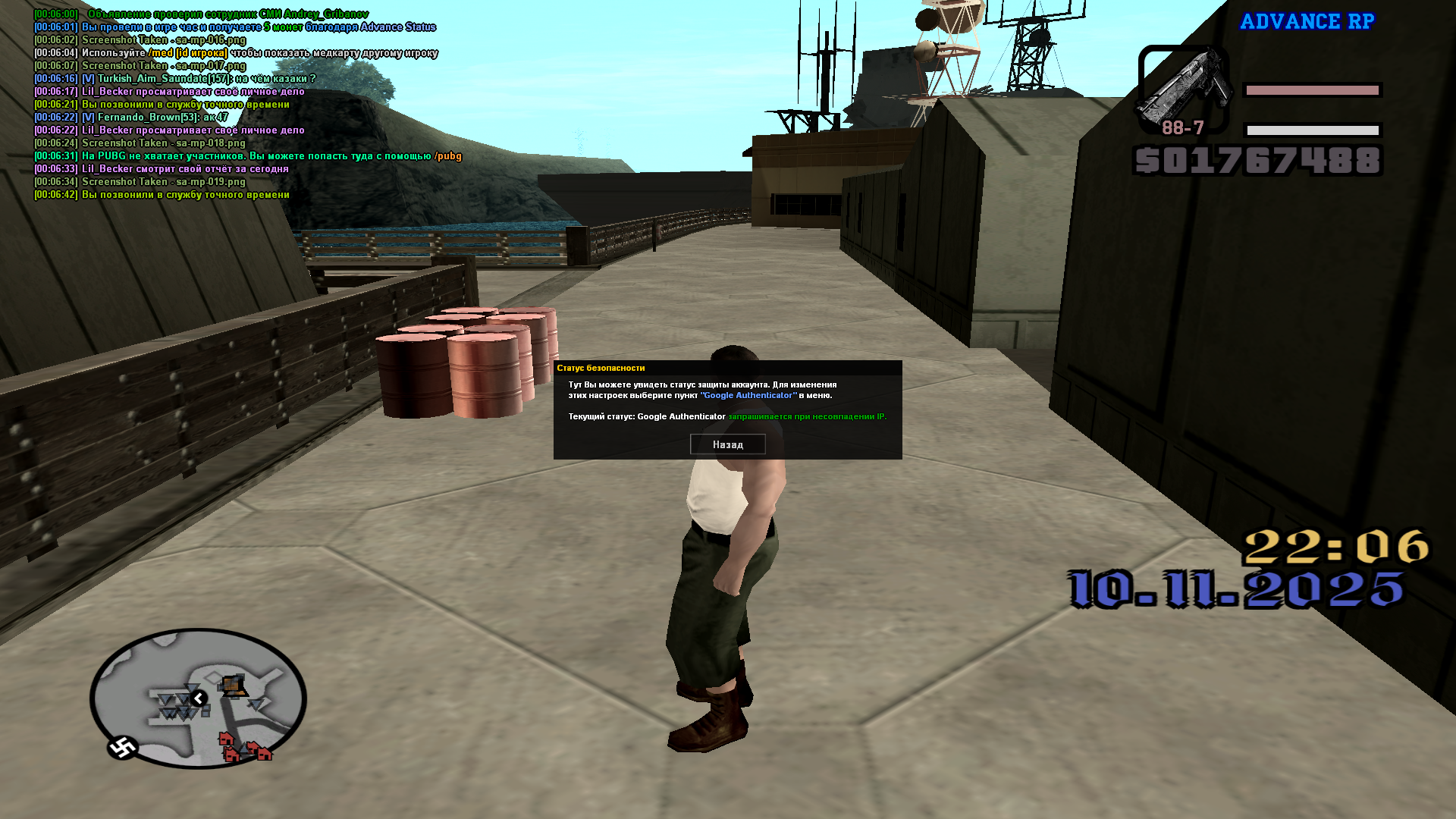Click the red houses marker on minimap
This screenshot has width=1456, height=819.
(244, 748)
